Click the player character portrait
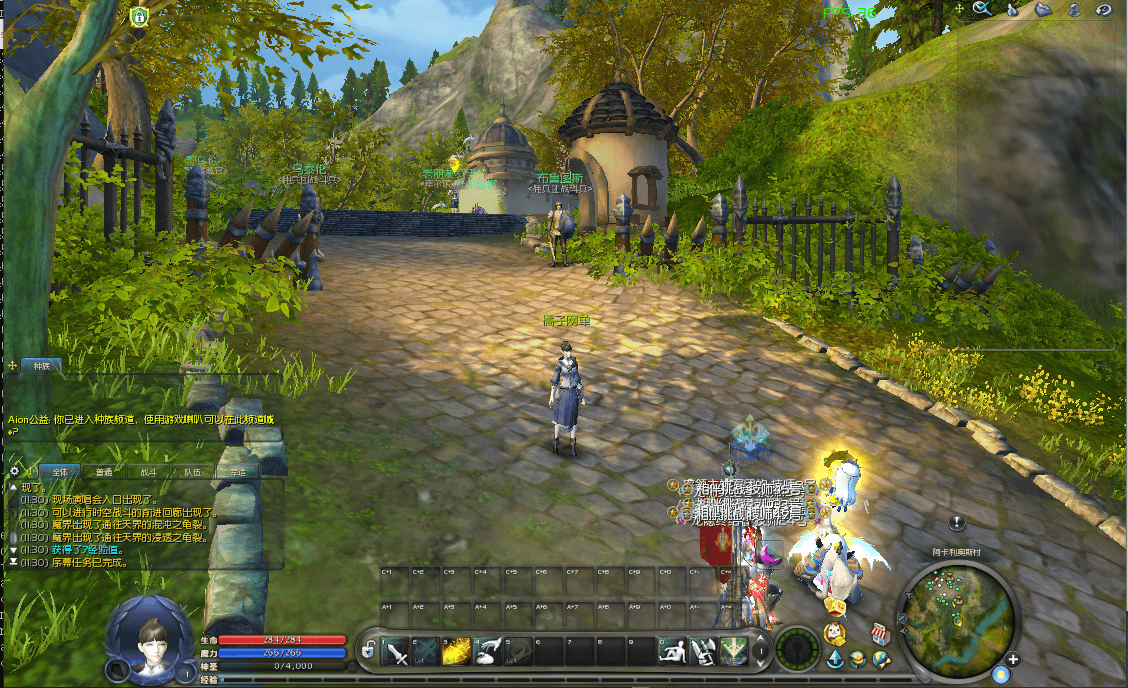This screenshot has height=688, width=1128. (151, 638)
